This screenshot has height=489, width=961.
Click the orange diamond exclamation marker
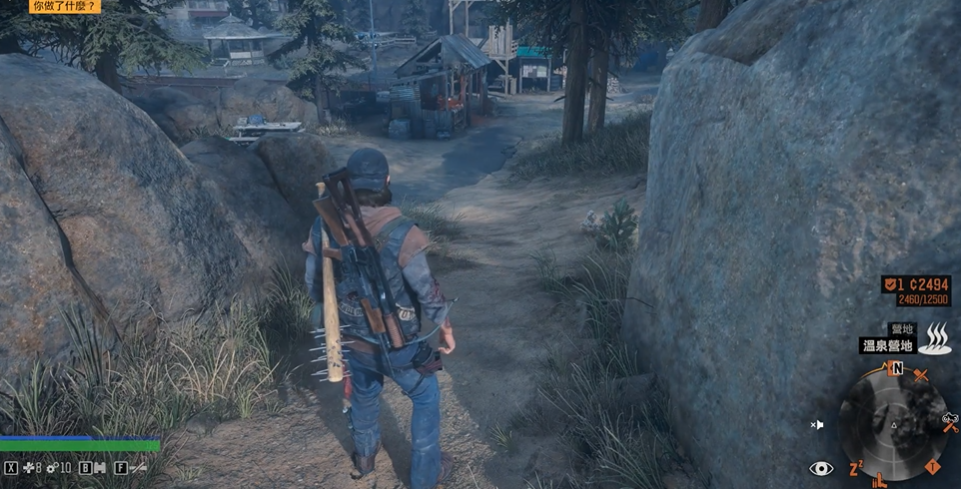pyautogui.click(x=933, y=467)
